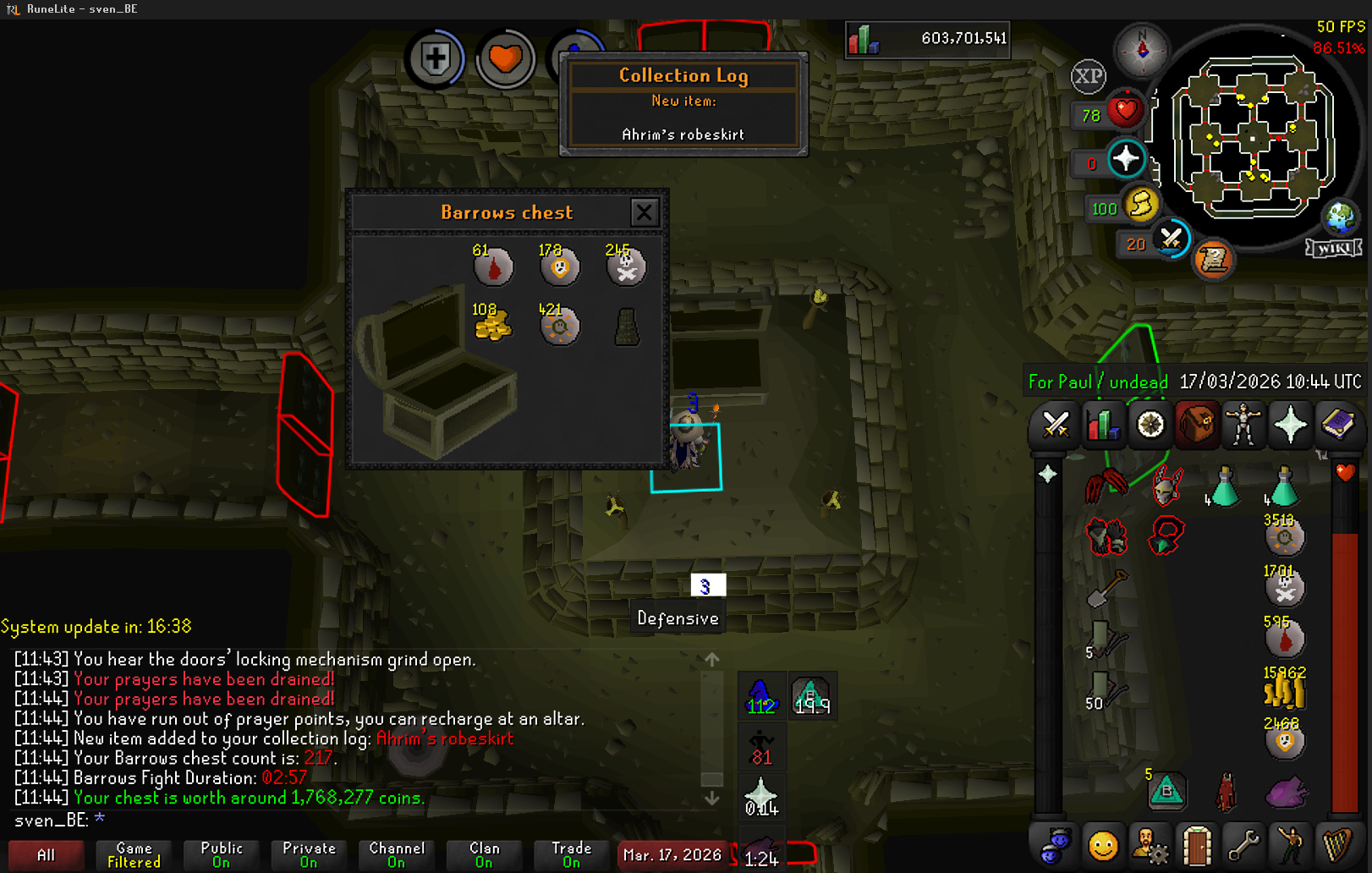The image size is (1372, 873).
Task: Select the Channel chat tab
Action: click(x=397, y=855)
